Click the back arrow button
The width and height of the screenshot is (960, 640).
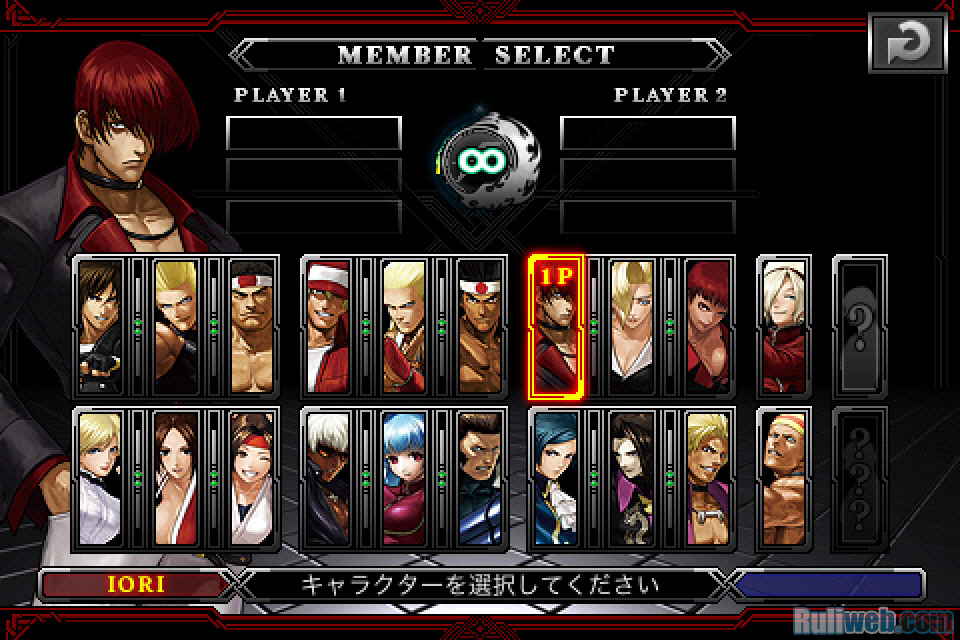click(x=906, y=42)
